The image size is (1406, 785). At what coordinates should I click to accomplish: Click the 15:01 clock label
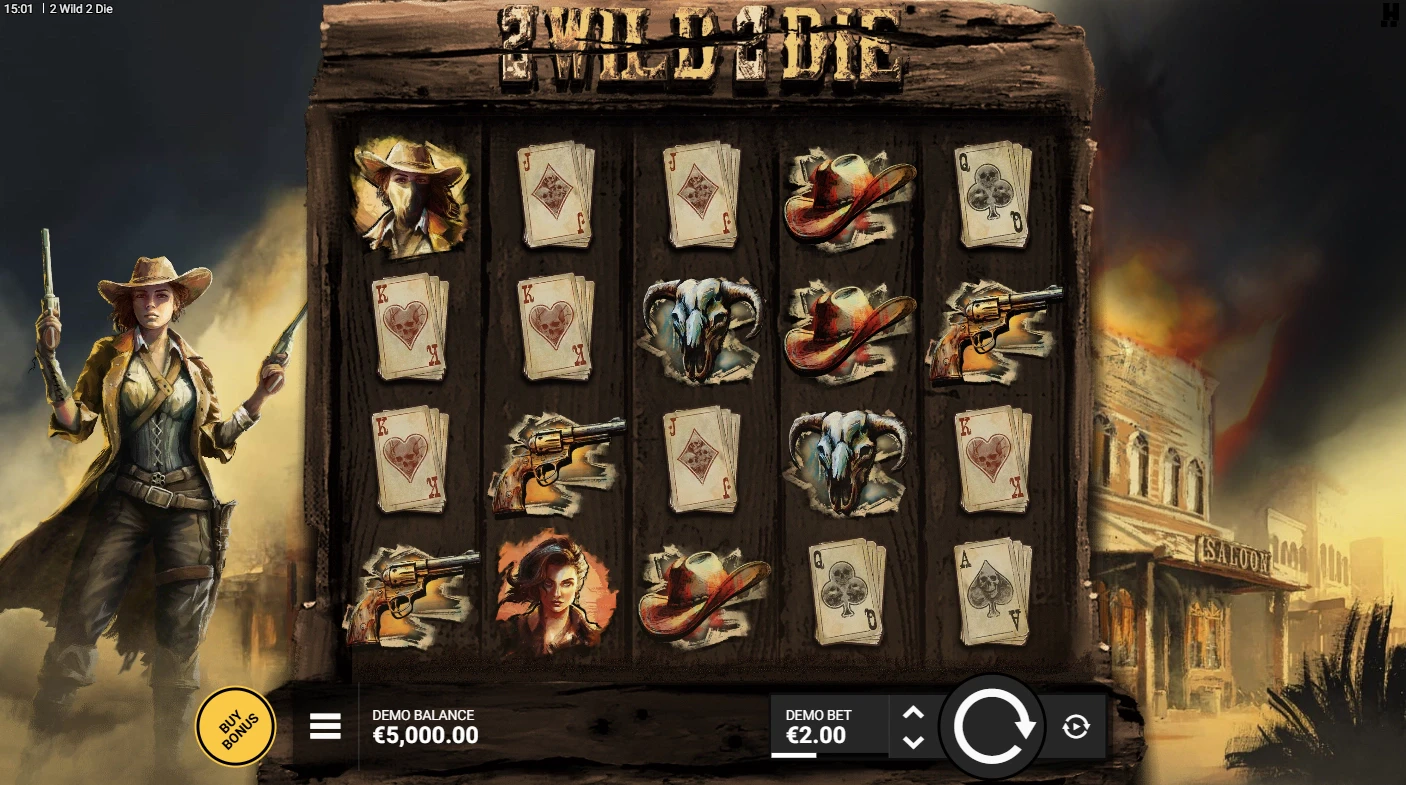click(18, 9)
